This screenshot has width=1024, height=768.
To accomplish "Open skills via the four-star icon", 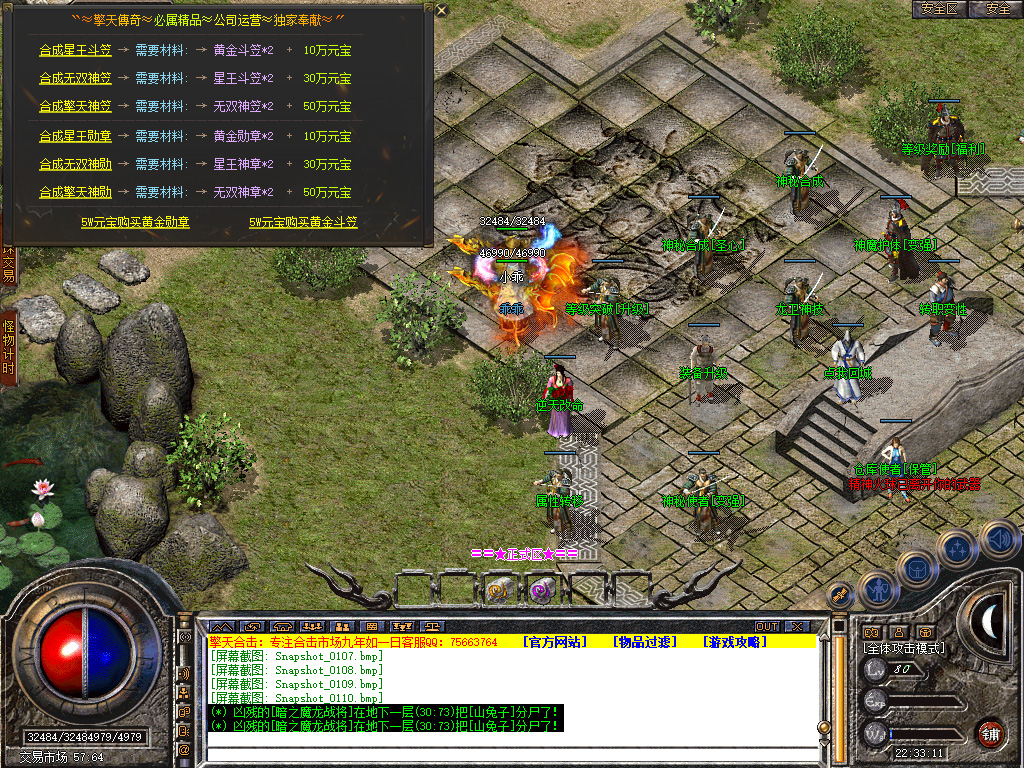I will [957, 548].
